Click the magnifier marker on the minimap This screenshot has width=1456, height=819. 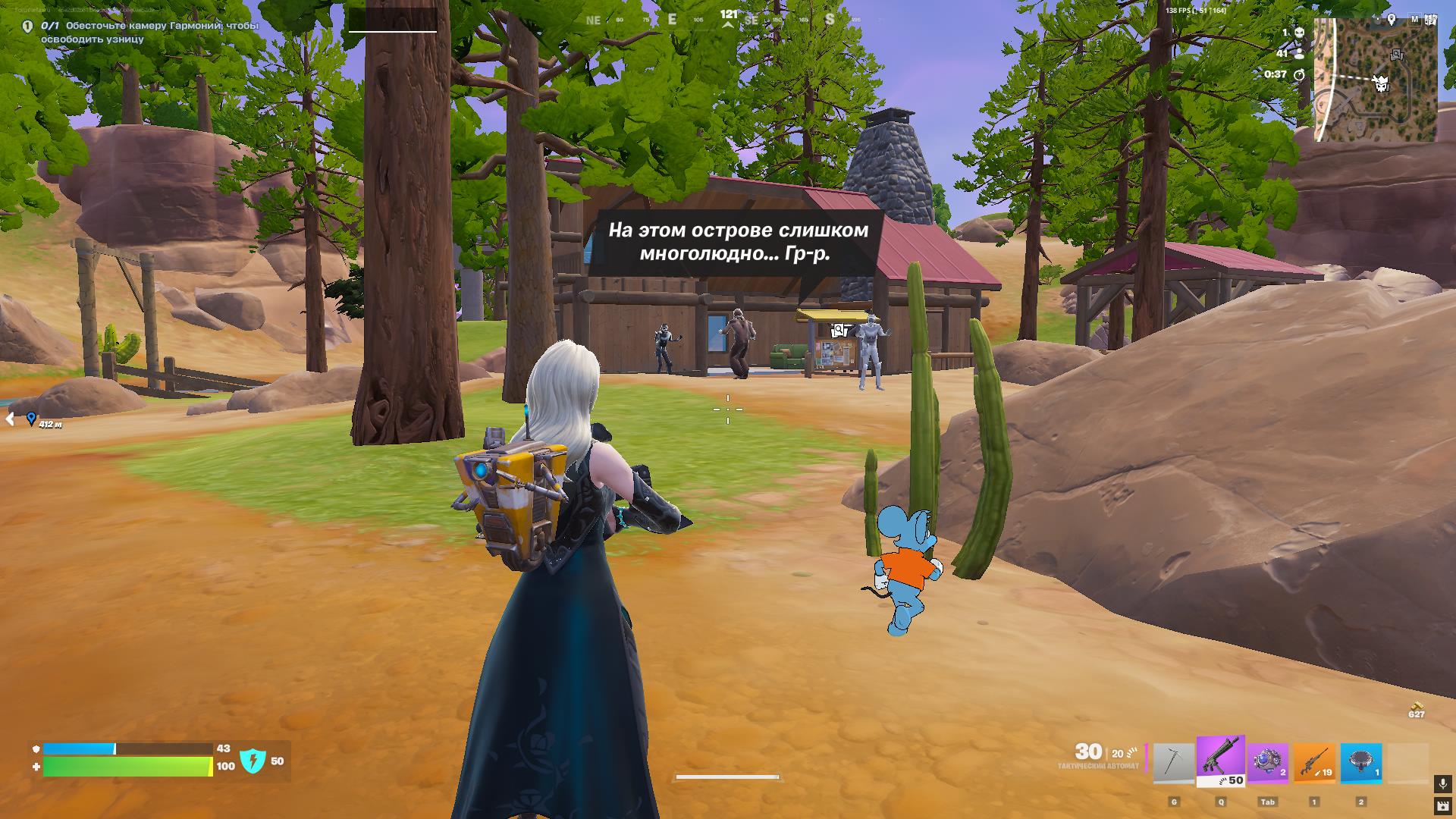[x=1397, y=55]
